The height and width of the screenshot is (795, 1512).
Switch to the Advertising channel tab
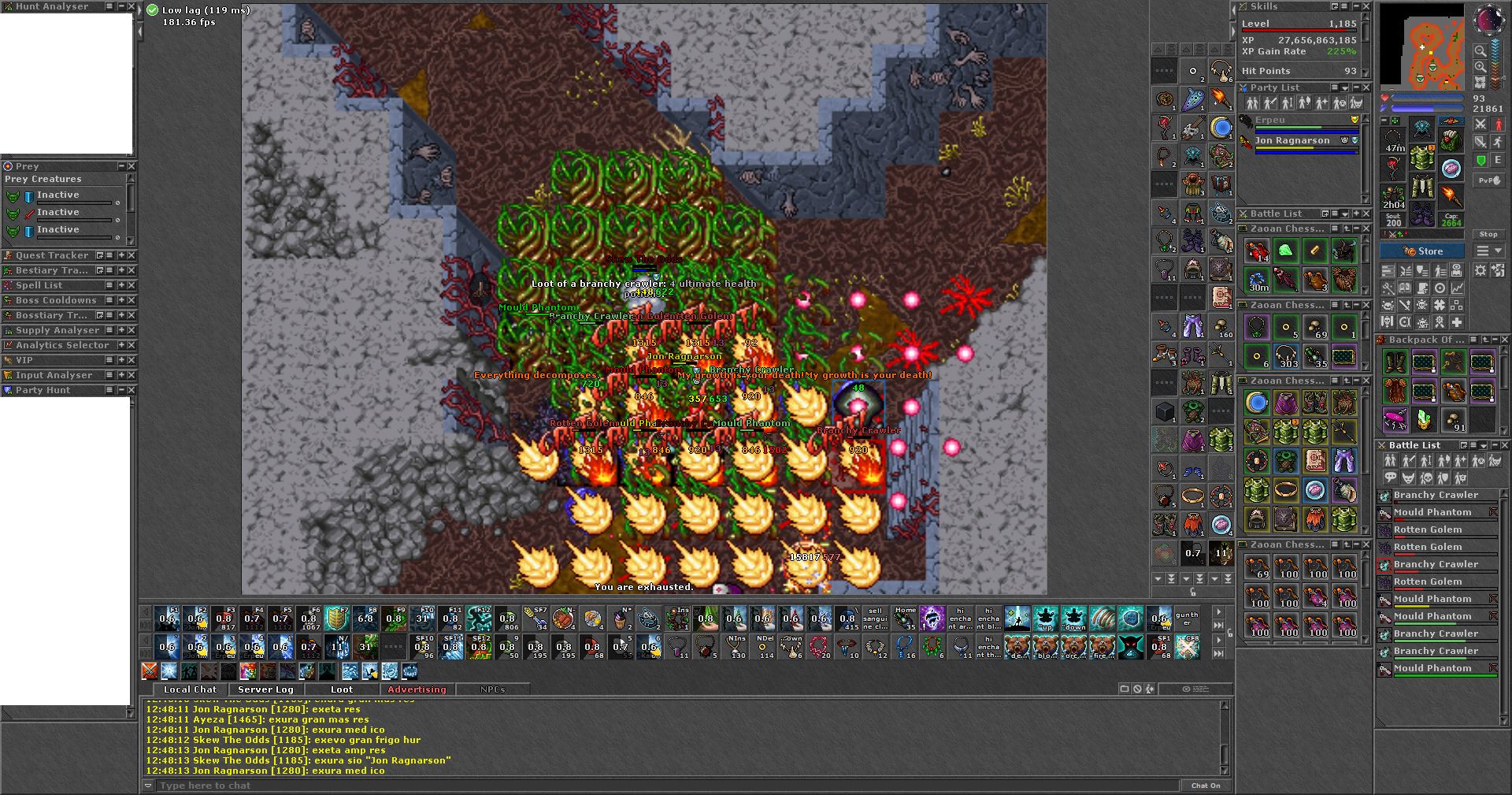(417, 689)
